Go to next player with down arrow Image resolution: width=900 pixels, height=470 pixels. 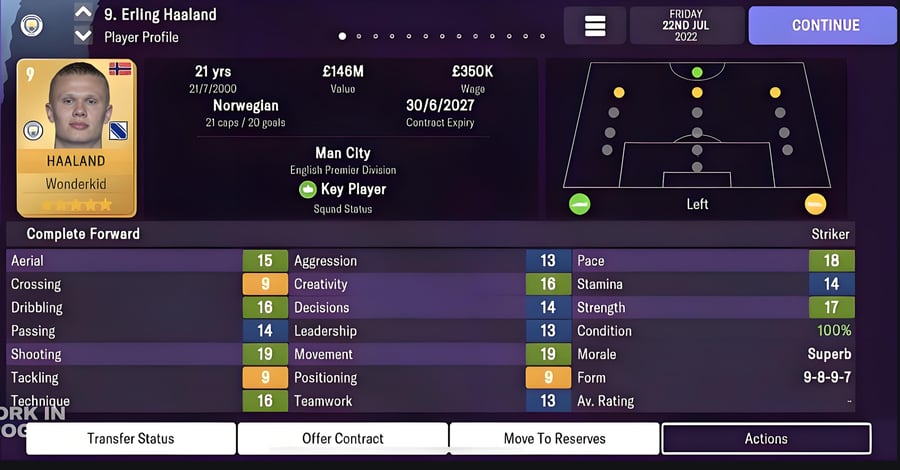tap(83, 37)
